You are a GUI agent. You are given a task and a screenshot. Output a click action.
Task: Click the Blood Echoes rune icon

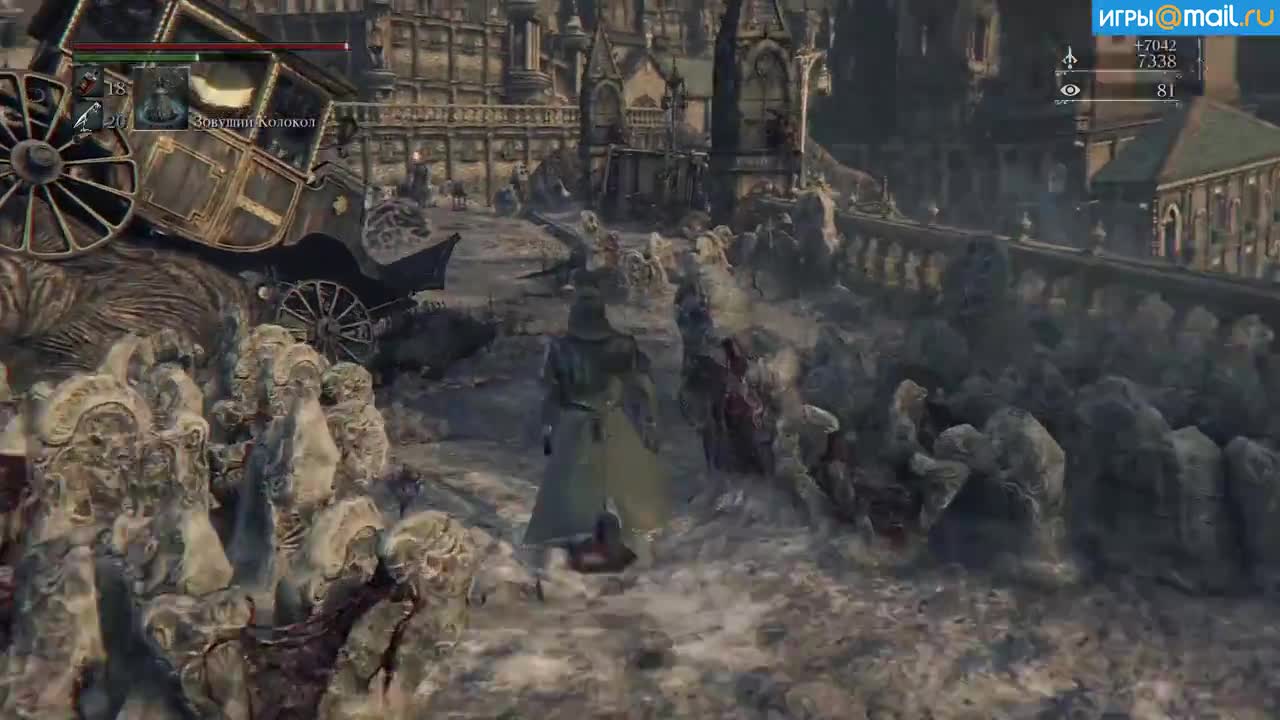(x=1069, y=58)
